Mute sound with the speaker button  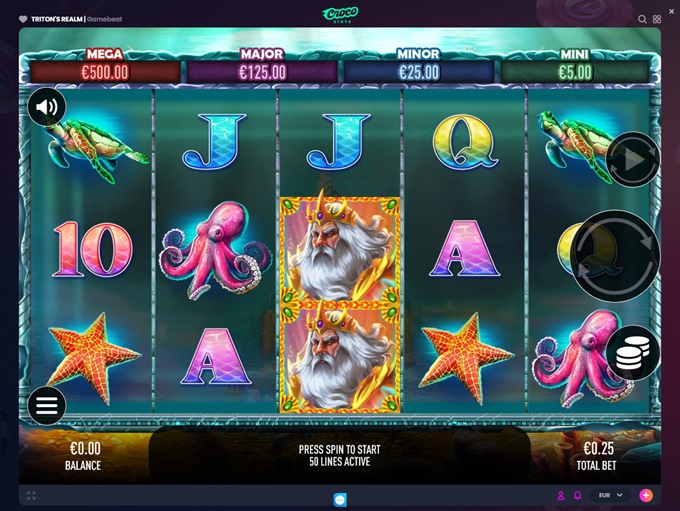[x=47, y=107]
